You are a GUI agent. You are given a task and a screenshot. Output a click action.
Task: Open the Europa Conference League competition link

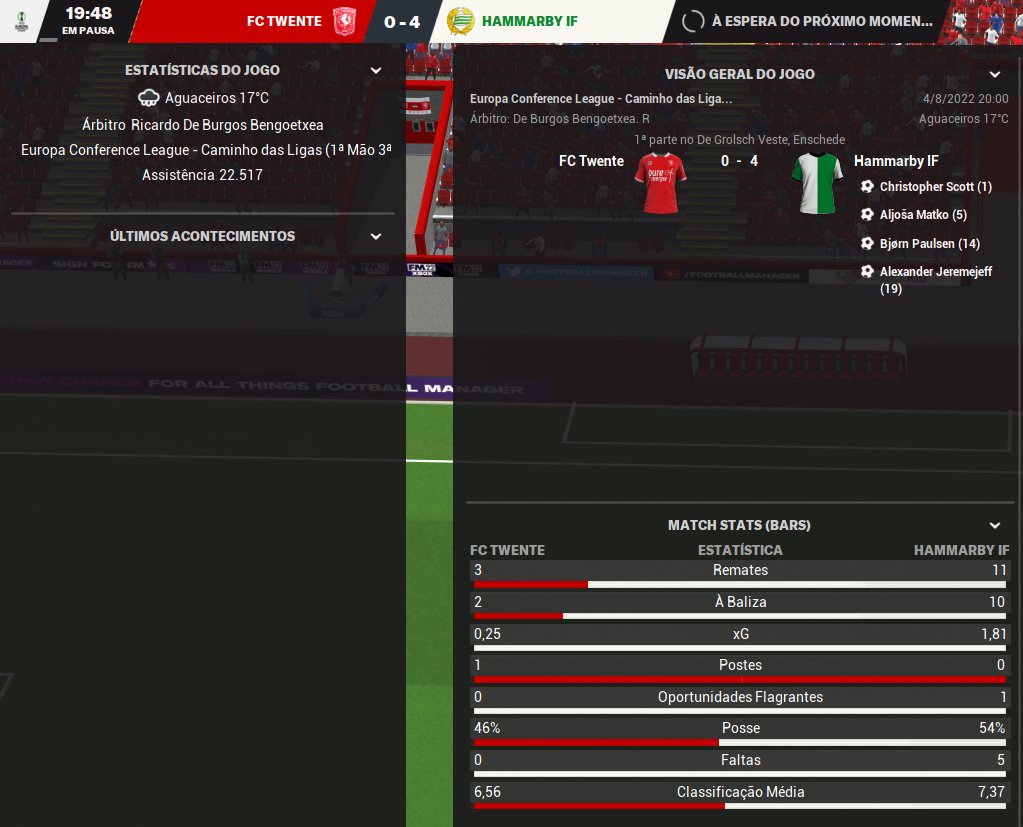pos(600,99)
